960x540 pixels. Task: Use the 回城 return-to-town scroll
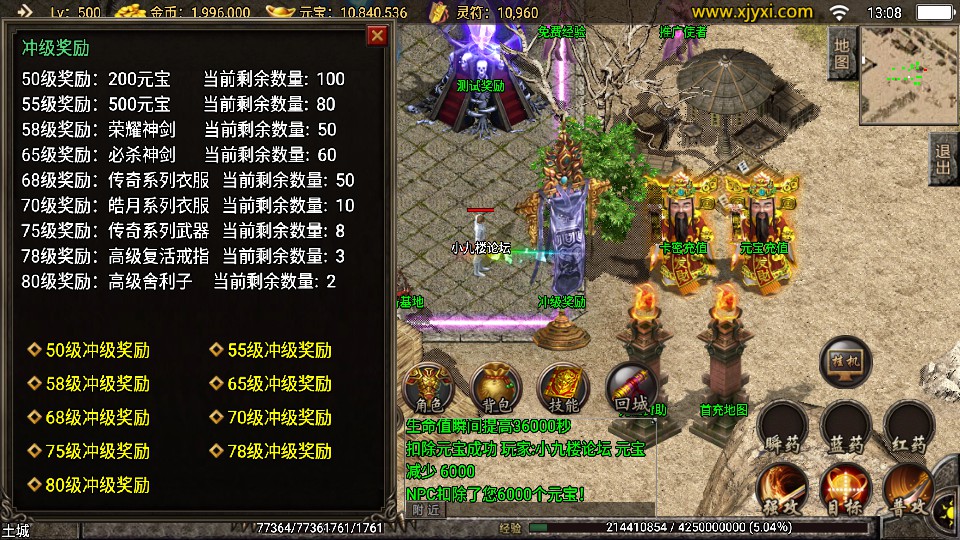pyautogui.click(x=631, y=388)
